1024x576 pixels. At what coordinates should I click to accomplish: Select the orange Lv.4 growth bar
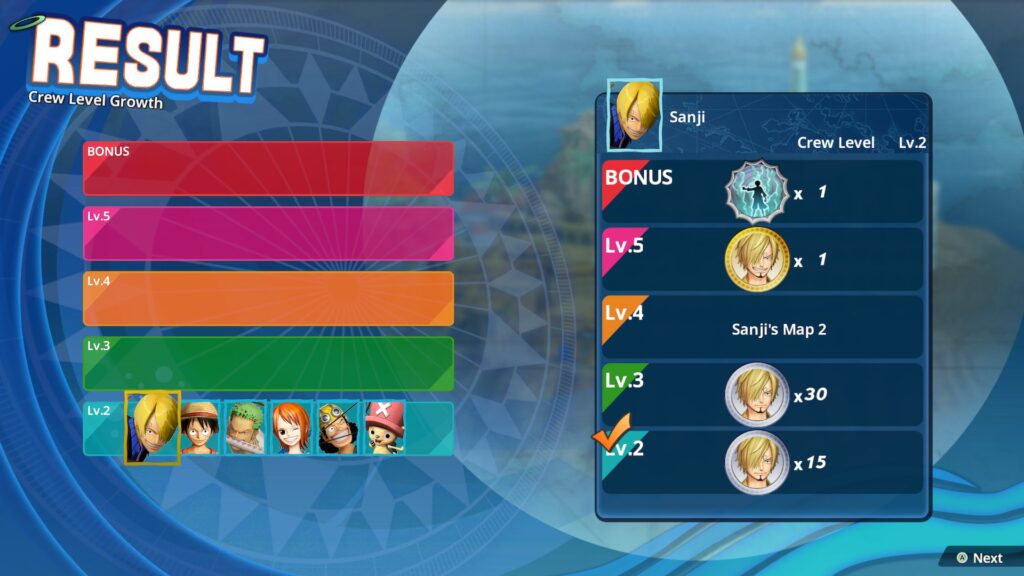pyautogui.click(x=268, y=298)
